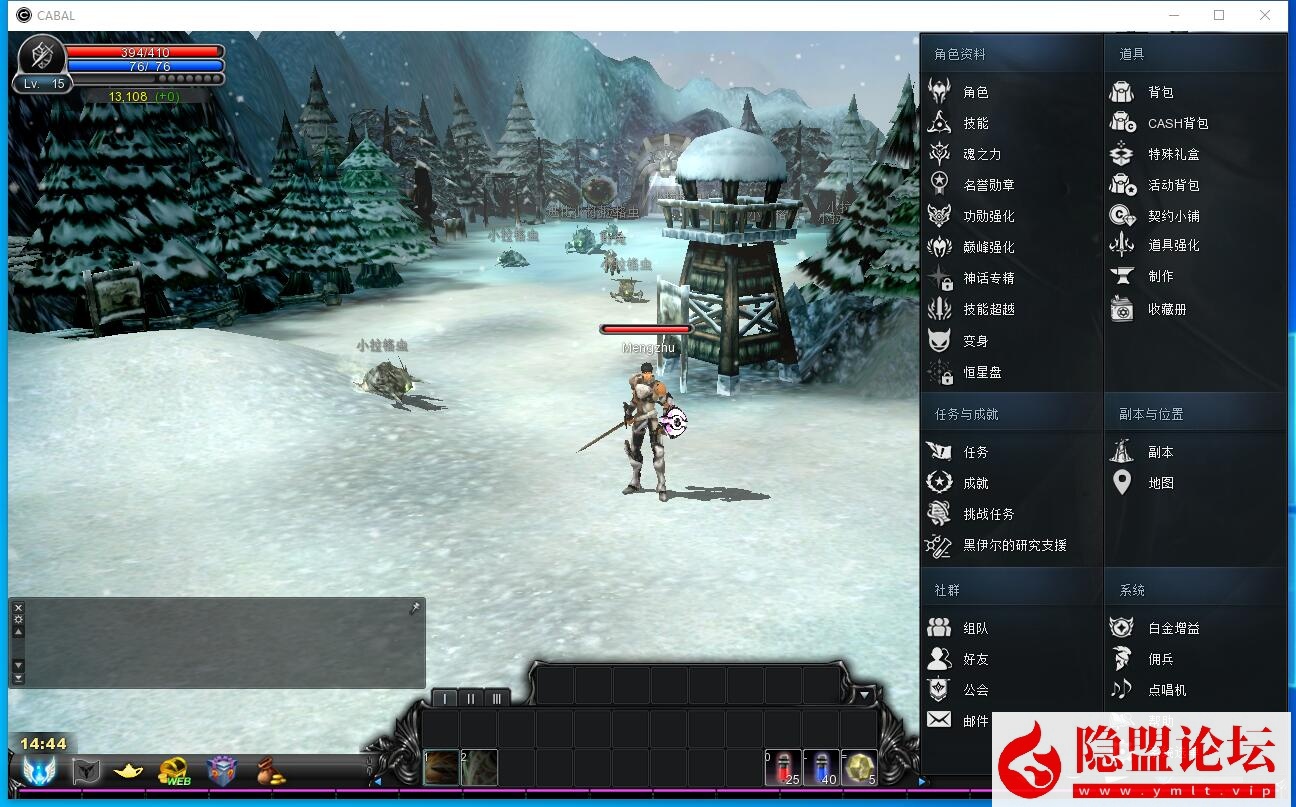The height and width of the screenshot is (807, 1296).
Task: Expand the hotbar with the right blue arrow
Action: point(922,781)
